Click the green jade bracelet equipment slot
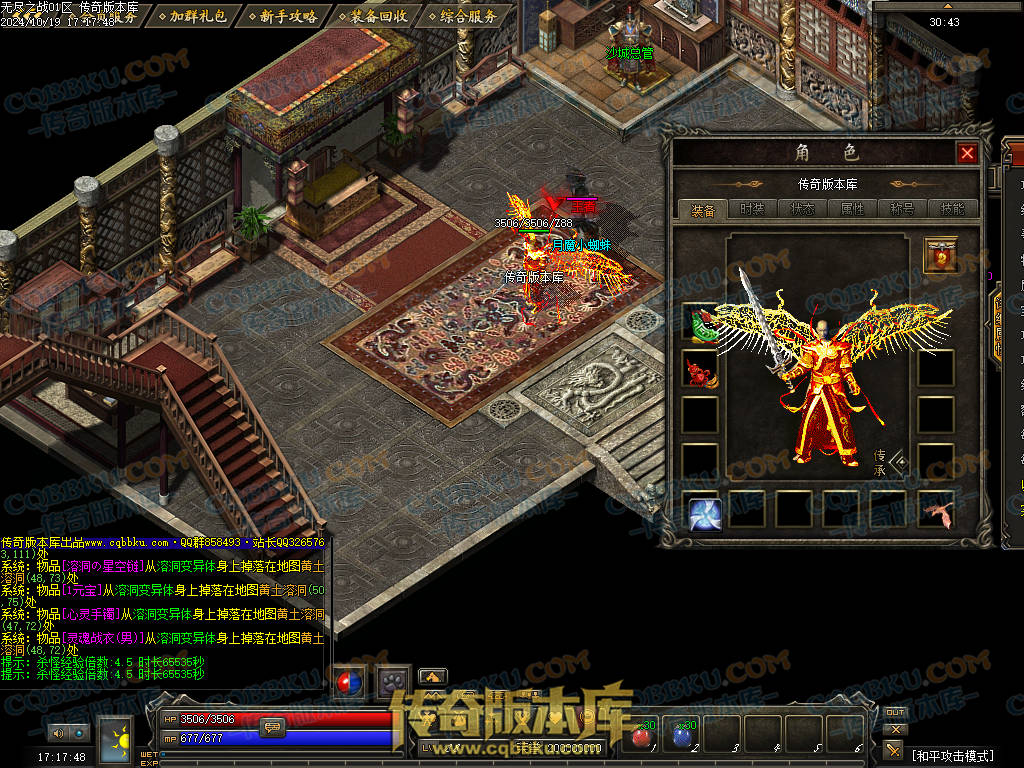The image size is (1024, 768). click(700, 321)
